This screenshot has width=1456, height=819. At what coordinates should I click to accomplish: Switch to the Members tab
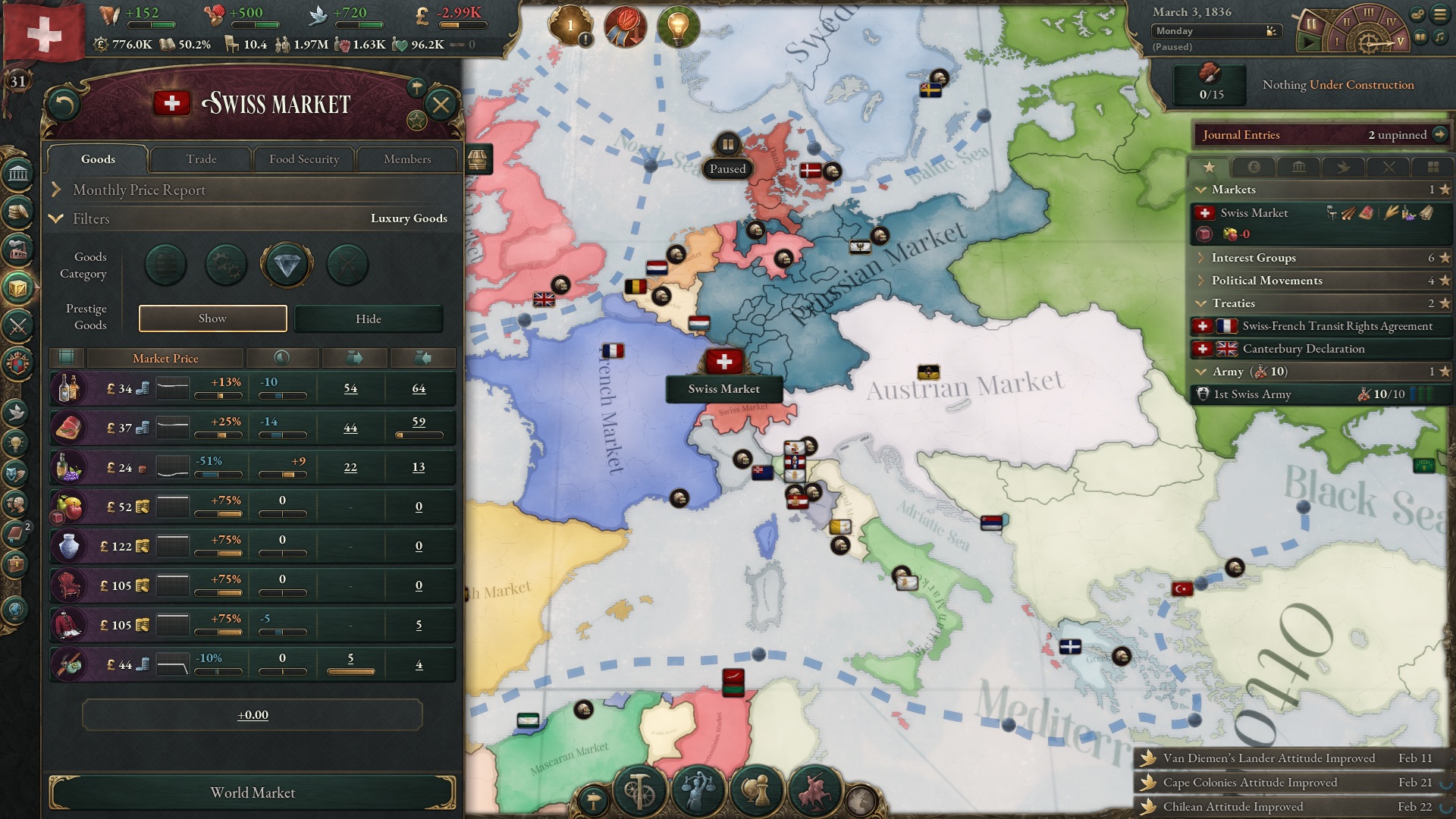[x=408, y=159]
